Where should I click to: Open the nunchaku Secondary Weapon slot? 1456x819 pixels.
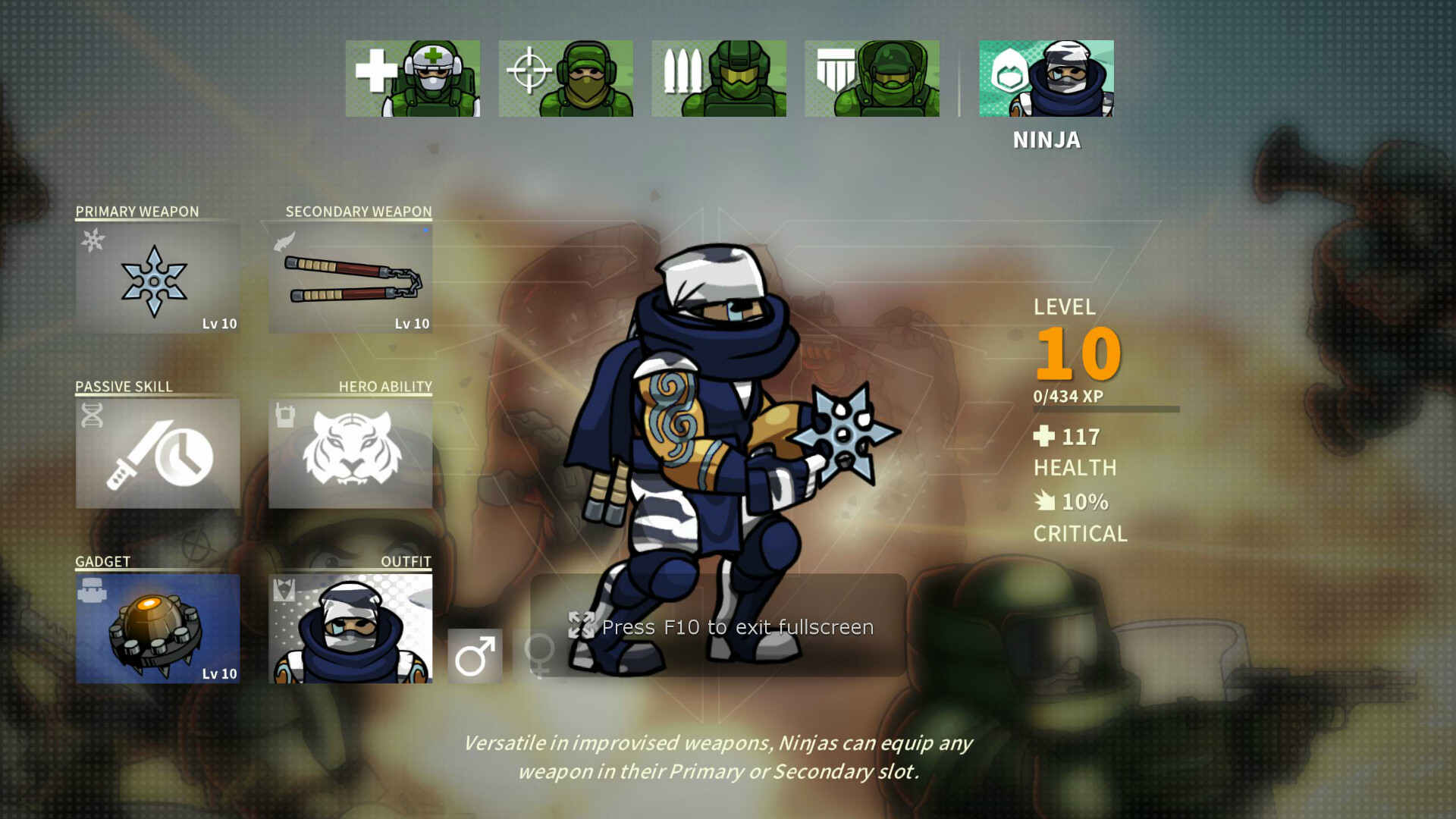[x=351, y=278]
